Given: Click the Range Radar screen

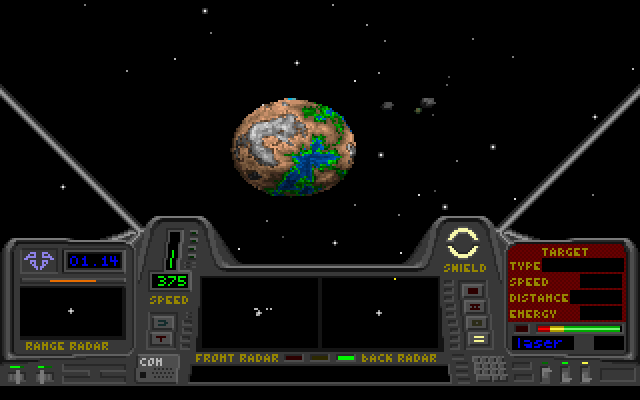Looking at the screenshot, I should click(x=71, y=311).
